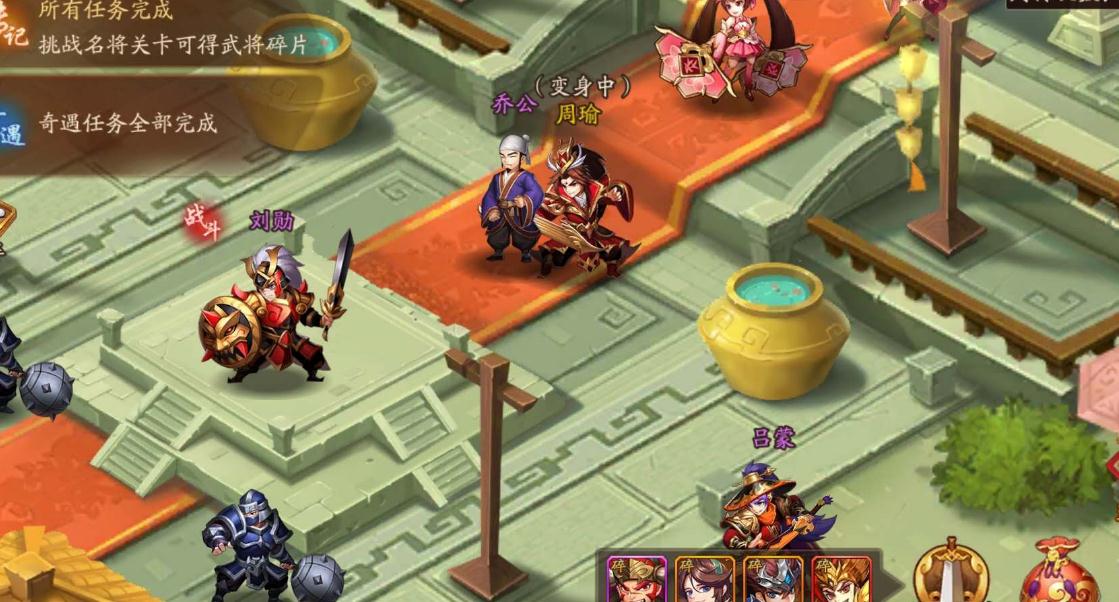Select the red-faced general fragment portrait
Screen dimensions: 1119x602
[x=636, y=580]
